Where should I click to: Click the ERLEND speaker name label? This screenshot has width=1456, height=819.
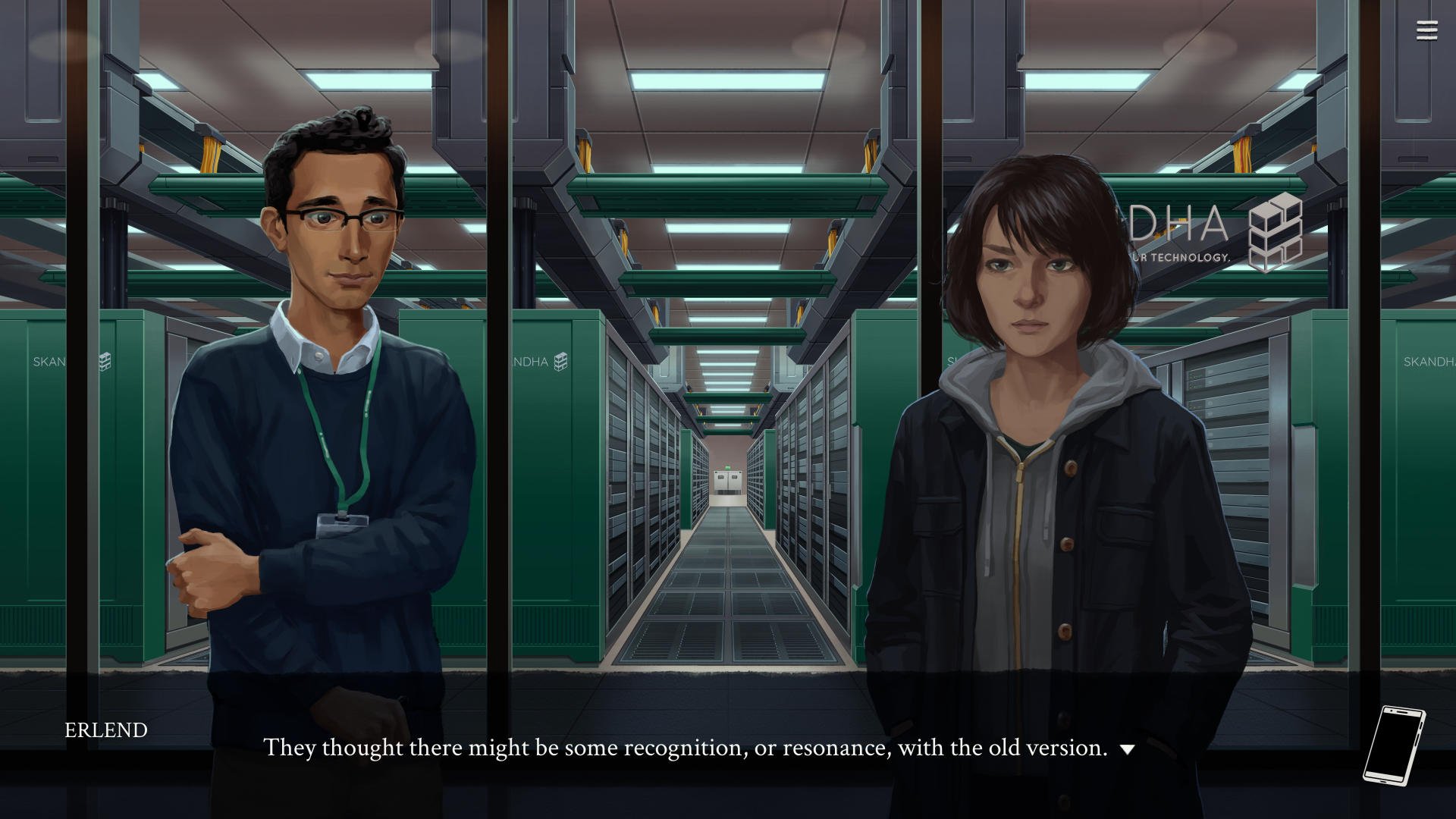[105, 730]
